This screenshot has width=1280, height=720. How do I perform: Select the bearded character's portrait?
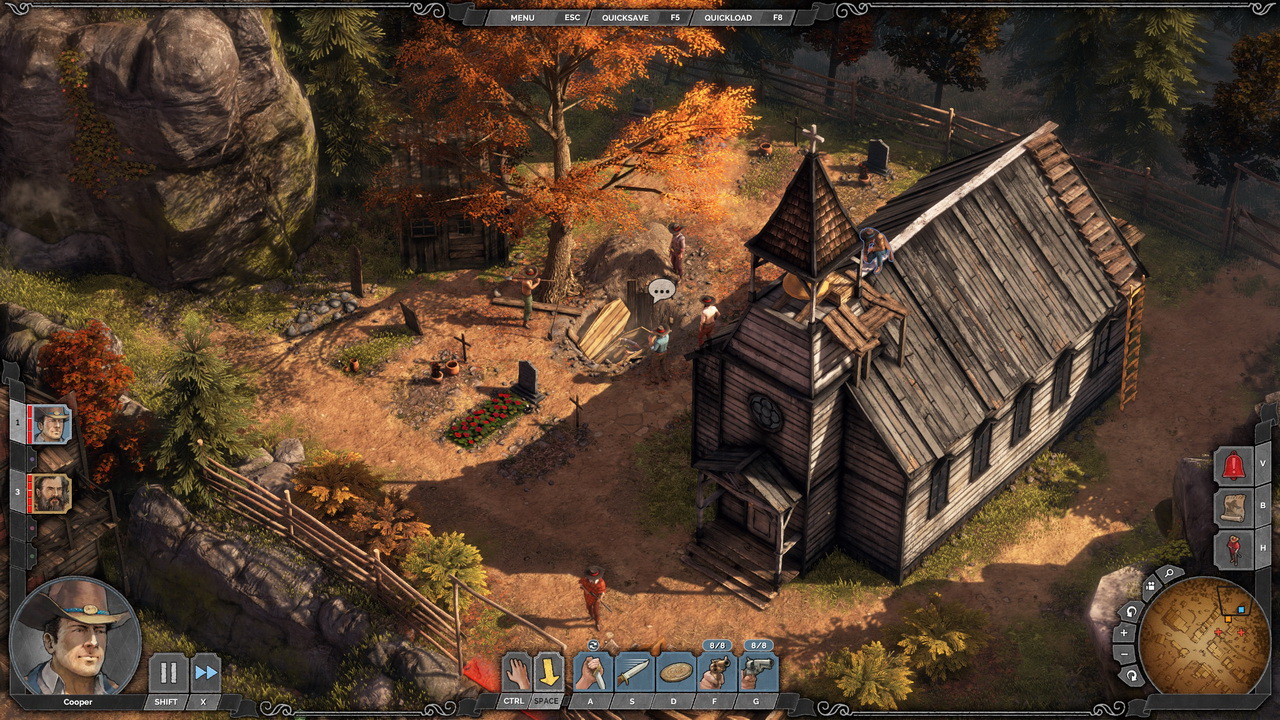[x=51, y=493]
